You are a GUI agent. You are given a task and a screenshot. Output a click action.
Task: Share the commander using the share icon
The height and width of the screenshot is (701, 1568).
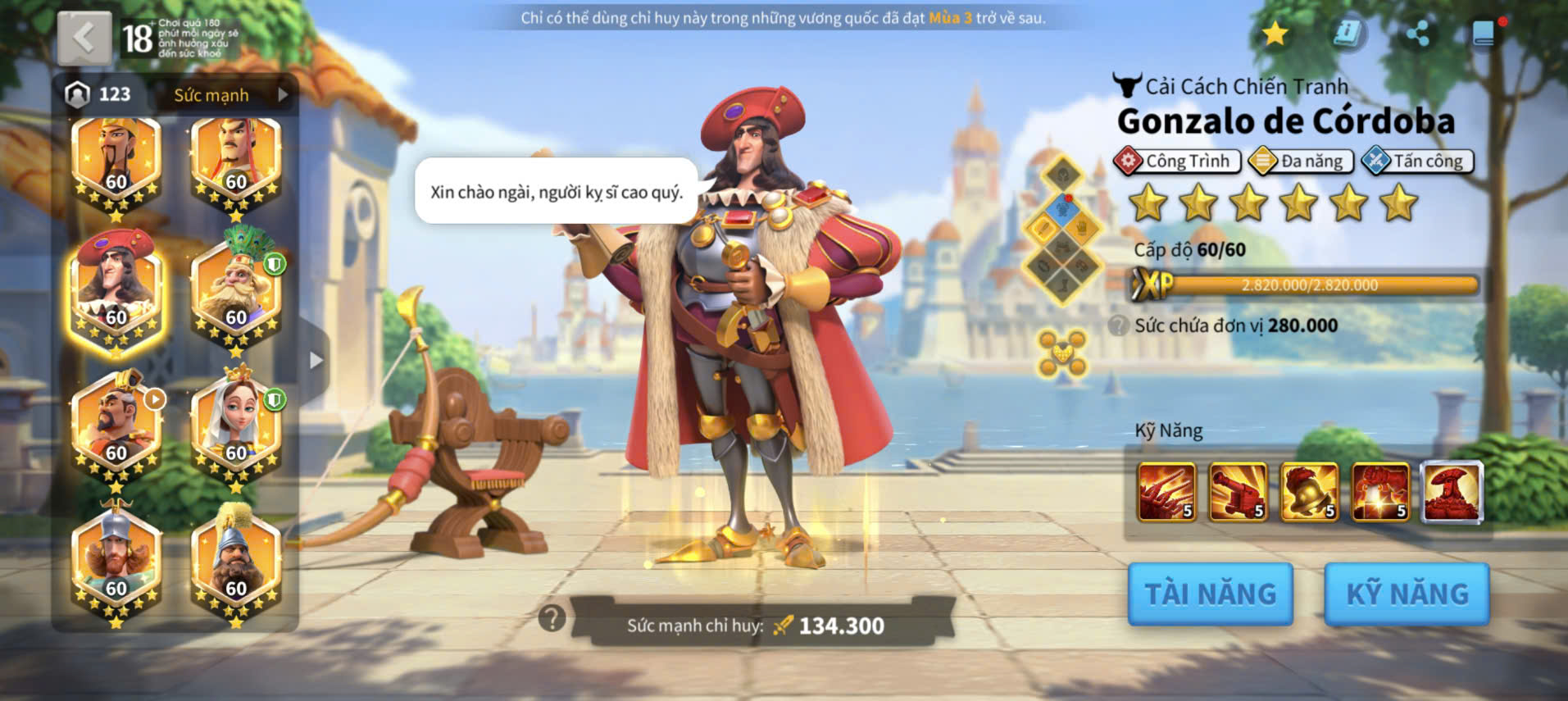point(1417,34)
